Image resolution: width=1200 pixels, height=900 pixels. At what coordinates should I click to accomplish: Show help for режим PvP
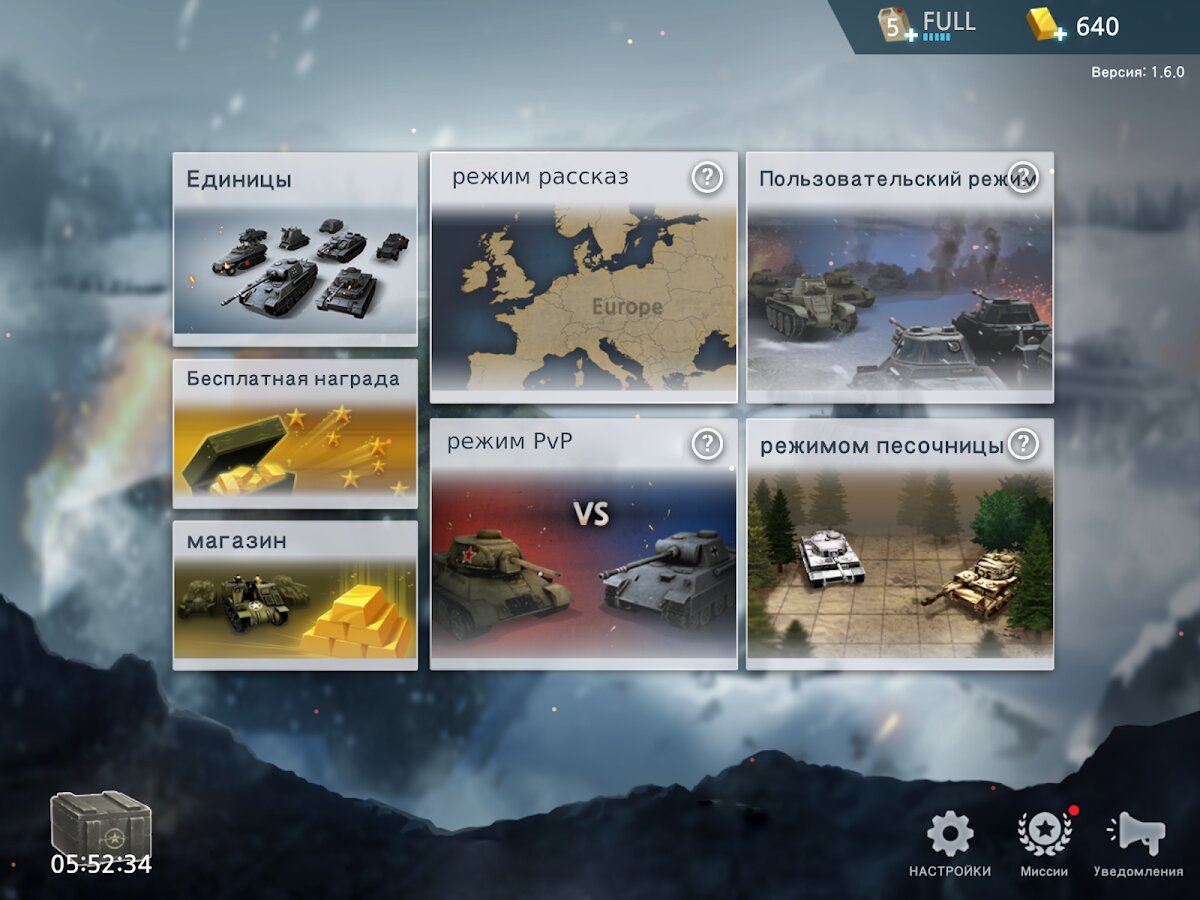point(707,444)
